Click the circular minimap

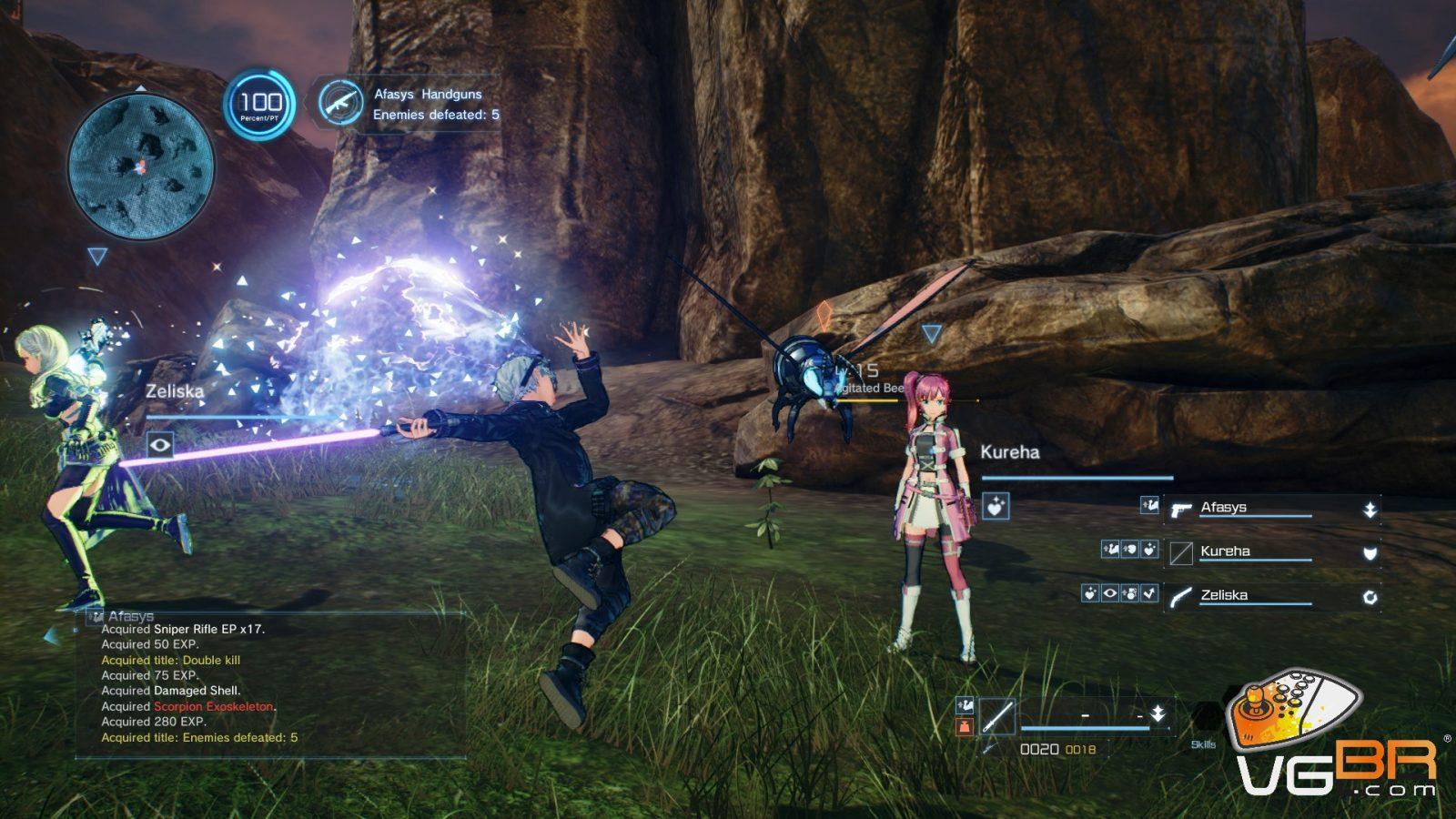141,166
